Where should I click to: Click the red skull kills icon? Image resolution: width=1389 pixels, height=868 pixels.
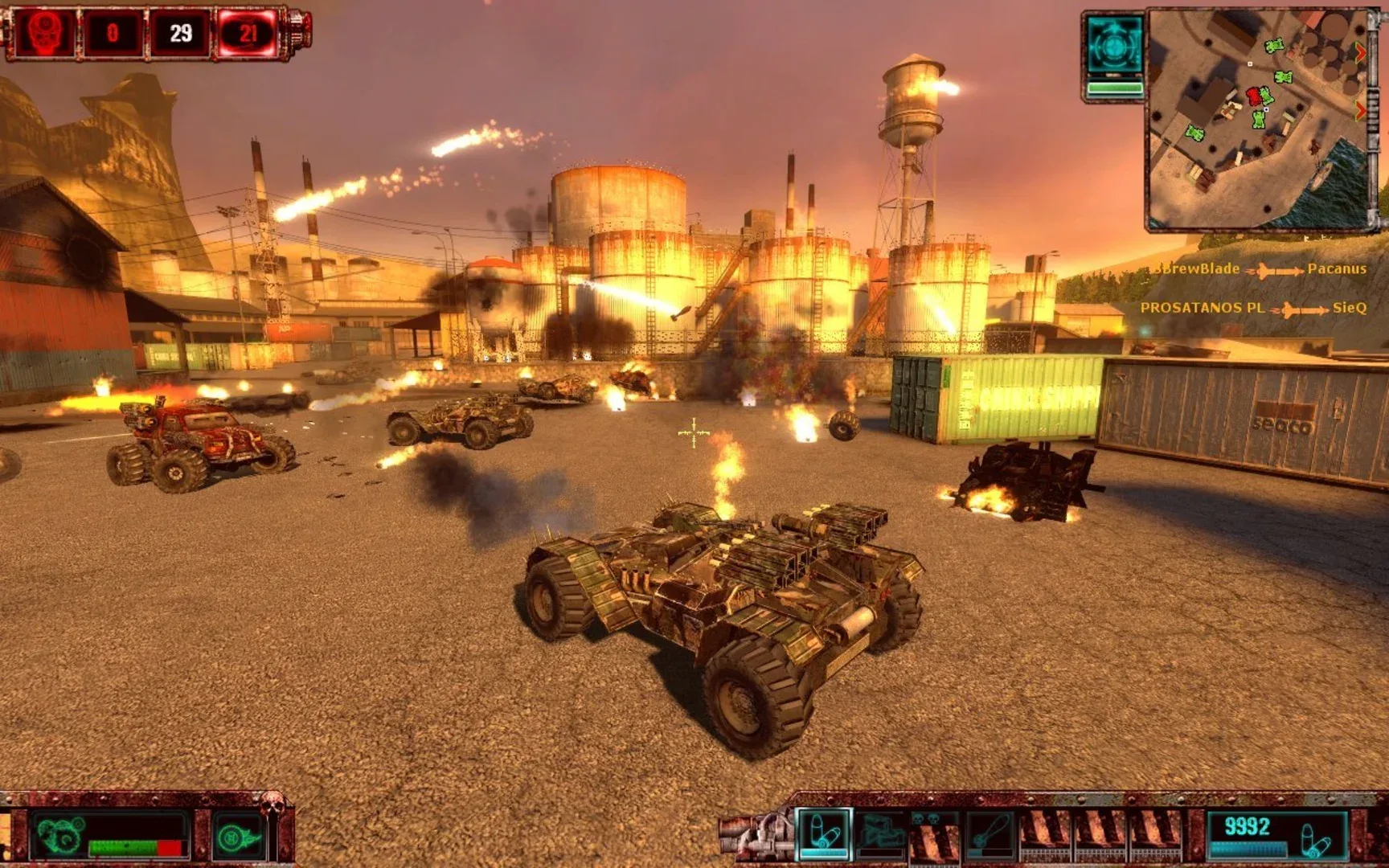[43, 33]
